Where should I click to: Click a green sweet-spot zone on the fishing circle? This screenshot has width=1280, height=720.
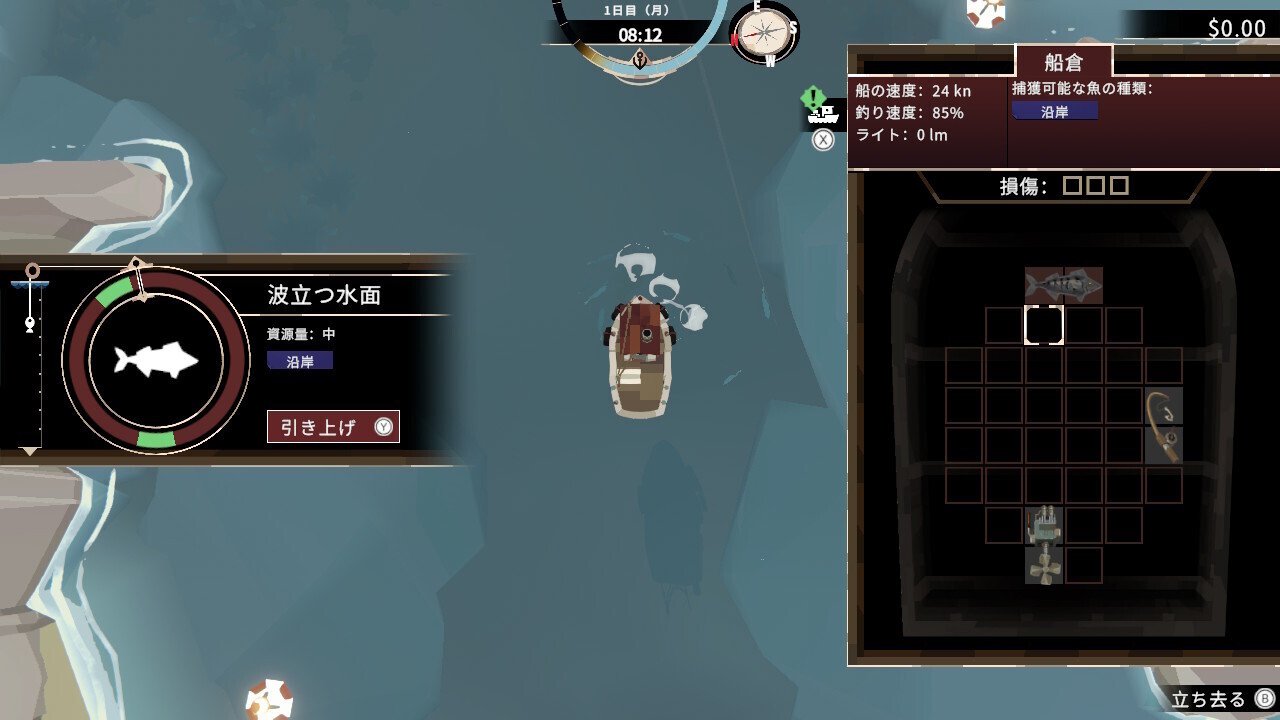pos(113,291)
